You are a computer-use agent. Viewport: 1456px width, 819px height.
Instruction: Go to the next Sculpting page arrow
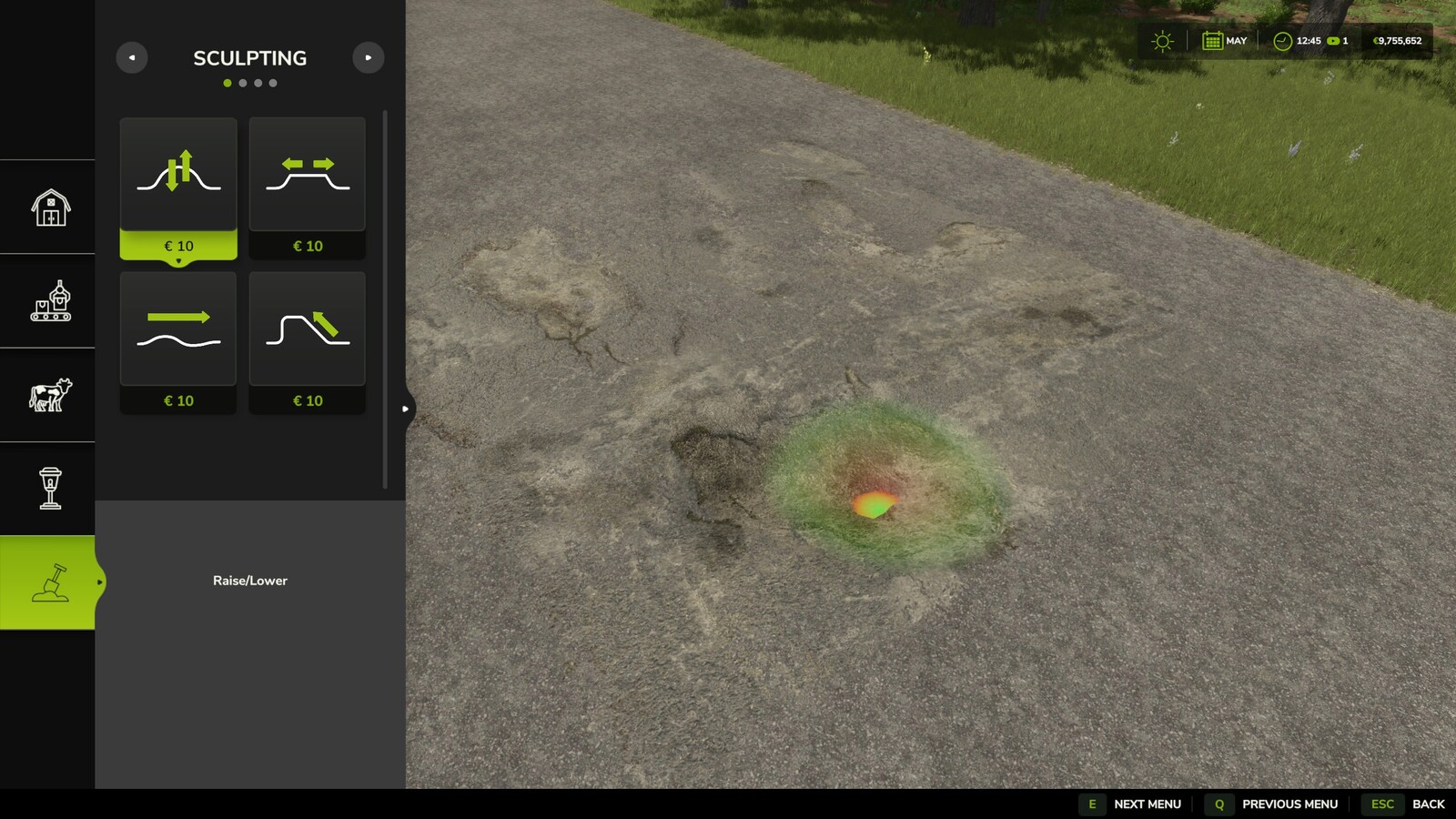click(x=368, y=58)
